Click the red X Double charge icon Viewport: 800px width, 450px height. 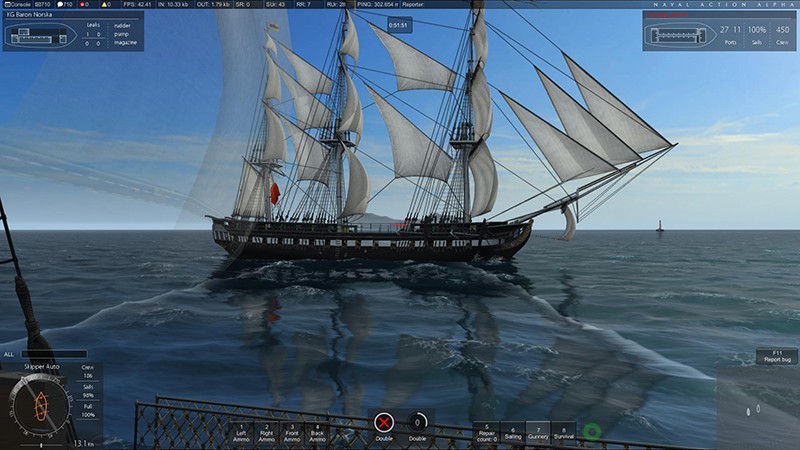click(x=385, y=422)
